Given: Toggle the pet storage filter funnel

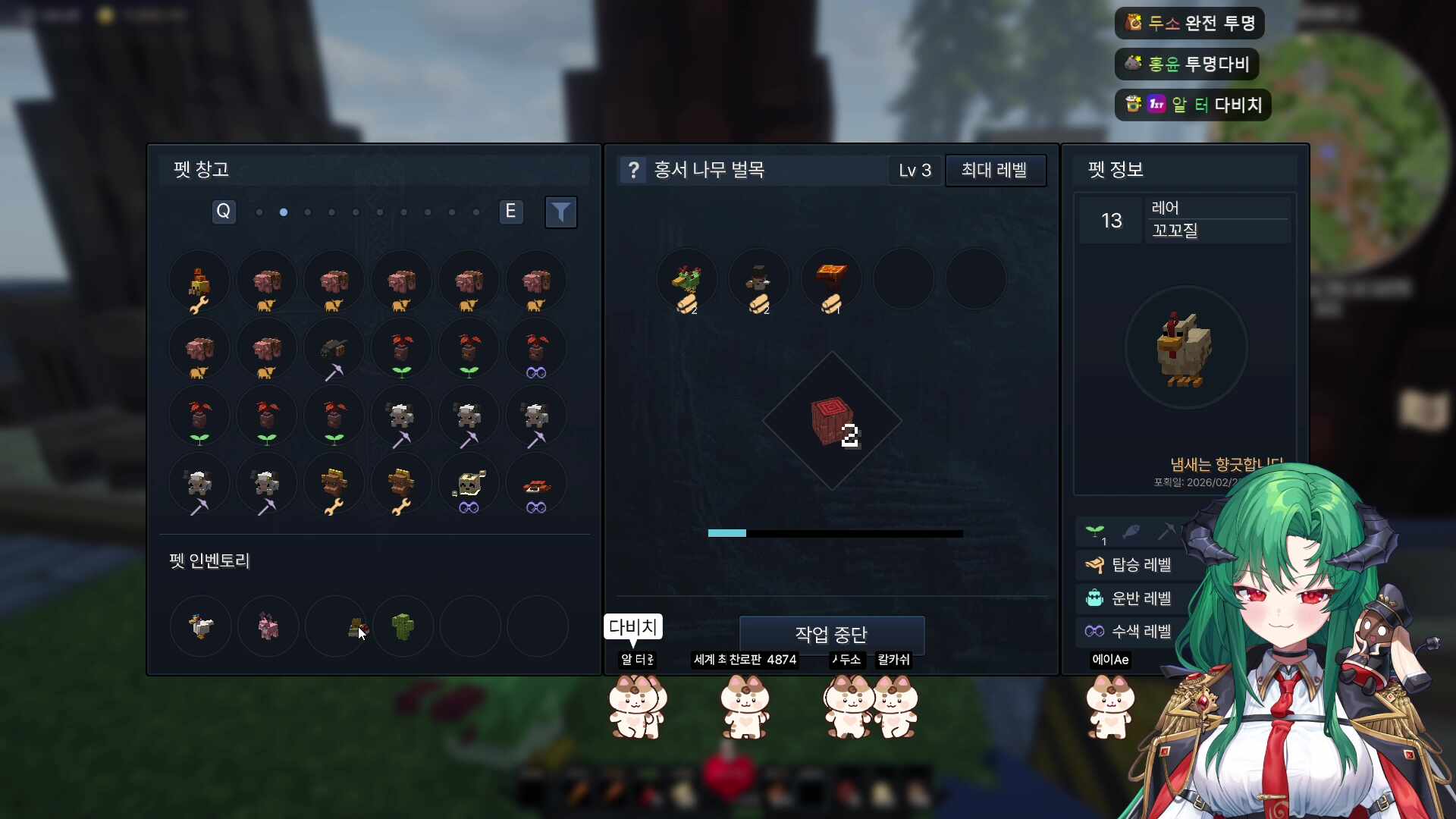Looking at the screenshot, I should [x=560, y=212].
